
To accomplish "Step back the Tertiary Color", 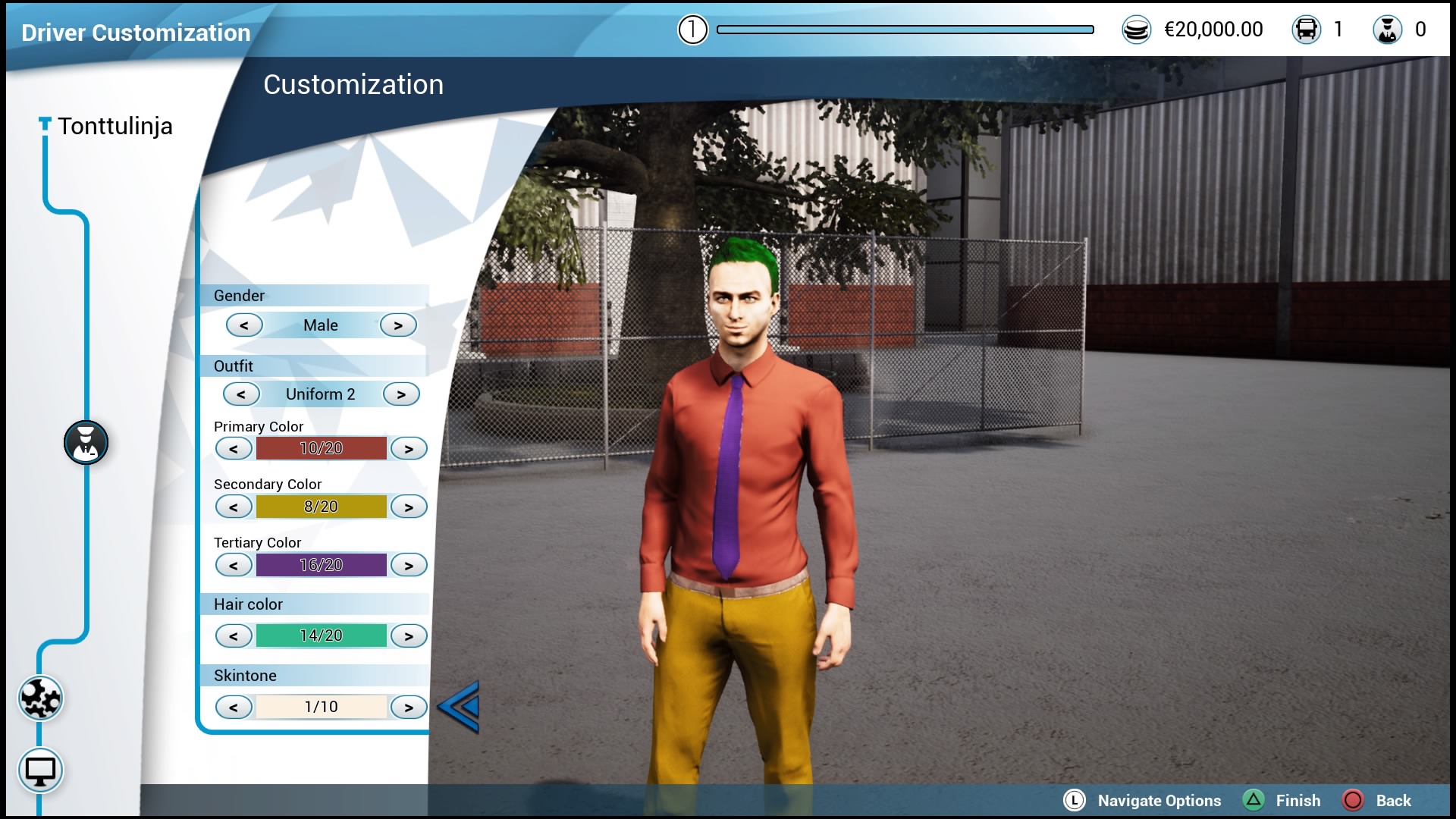I will (234, 566).
